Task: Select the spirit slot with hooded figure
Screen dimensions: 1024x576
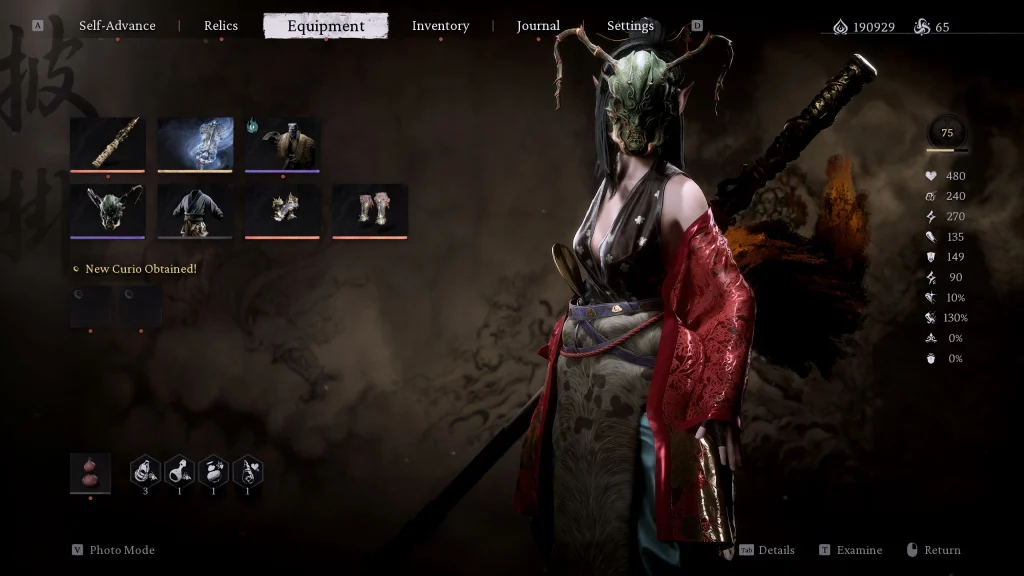Action: pos(283,143)
